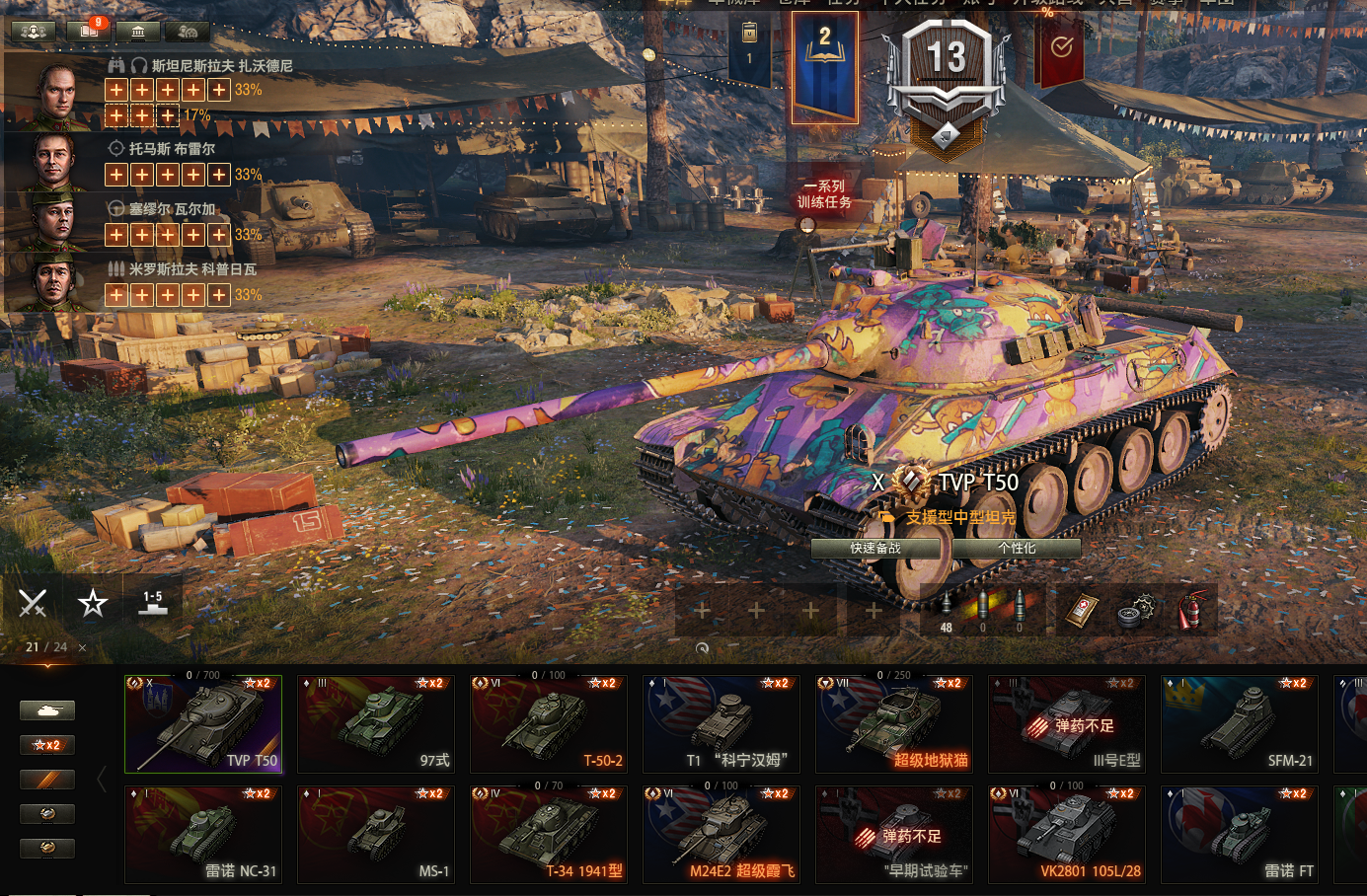Image resolution: width=1367 pixels, height=896 pixels.
Task: Open the 个性化 customization button
Action: pyautogui.click(x=1017, y=549)
